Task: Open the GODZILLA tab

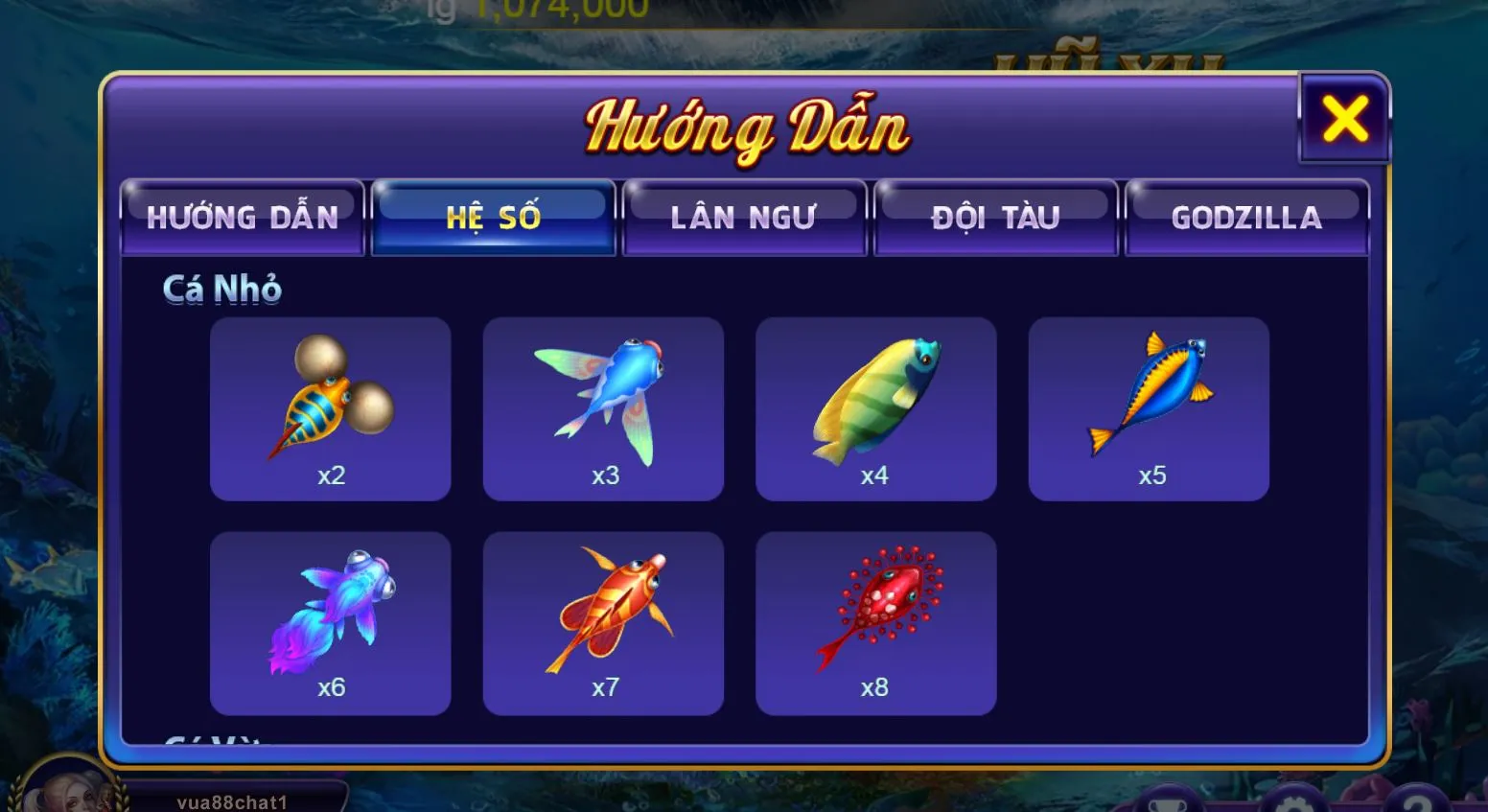Action: tap(1246, 217)
